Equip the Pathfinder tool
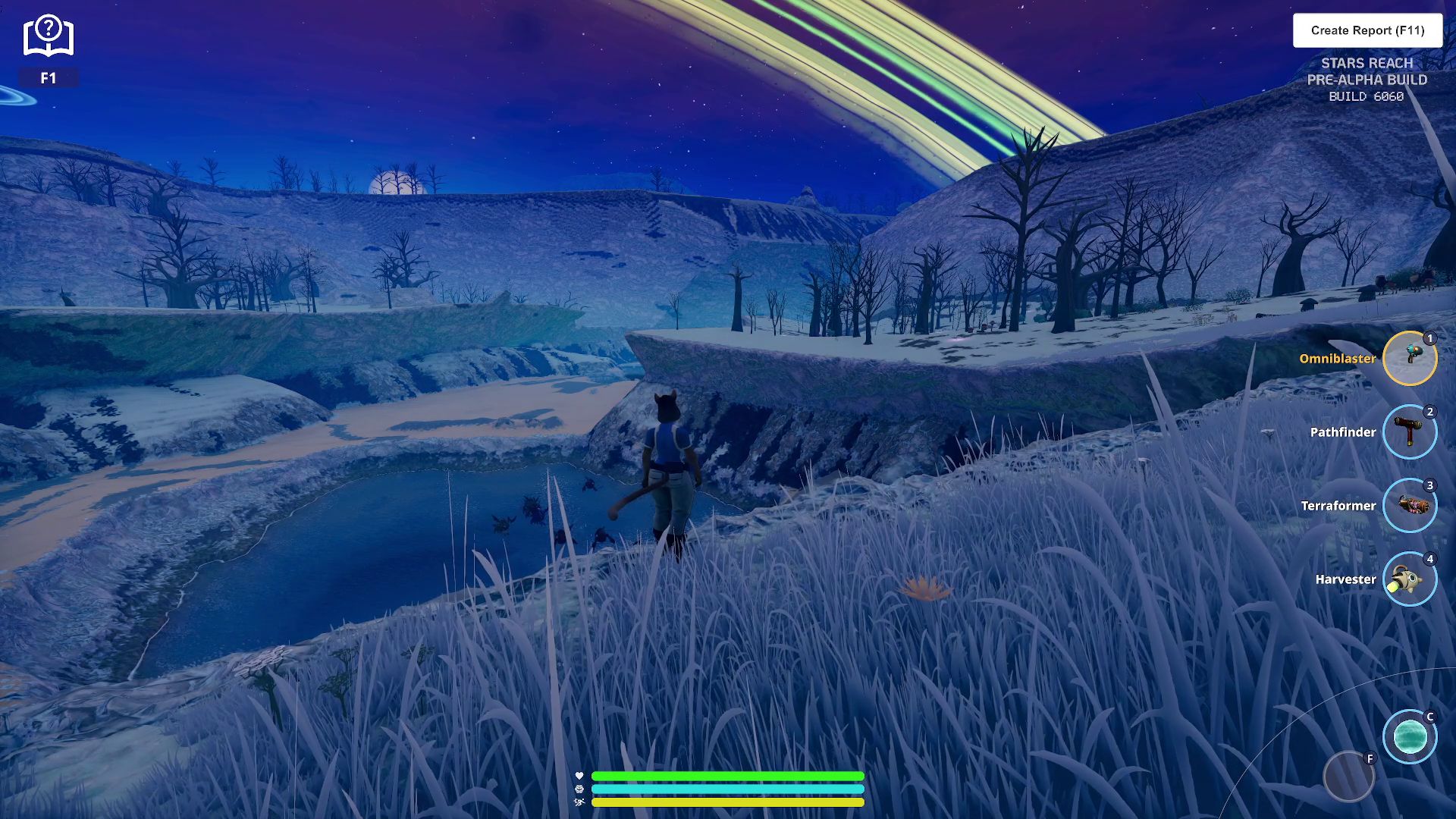The image size is (1456, 819). point(1409,431)
